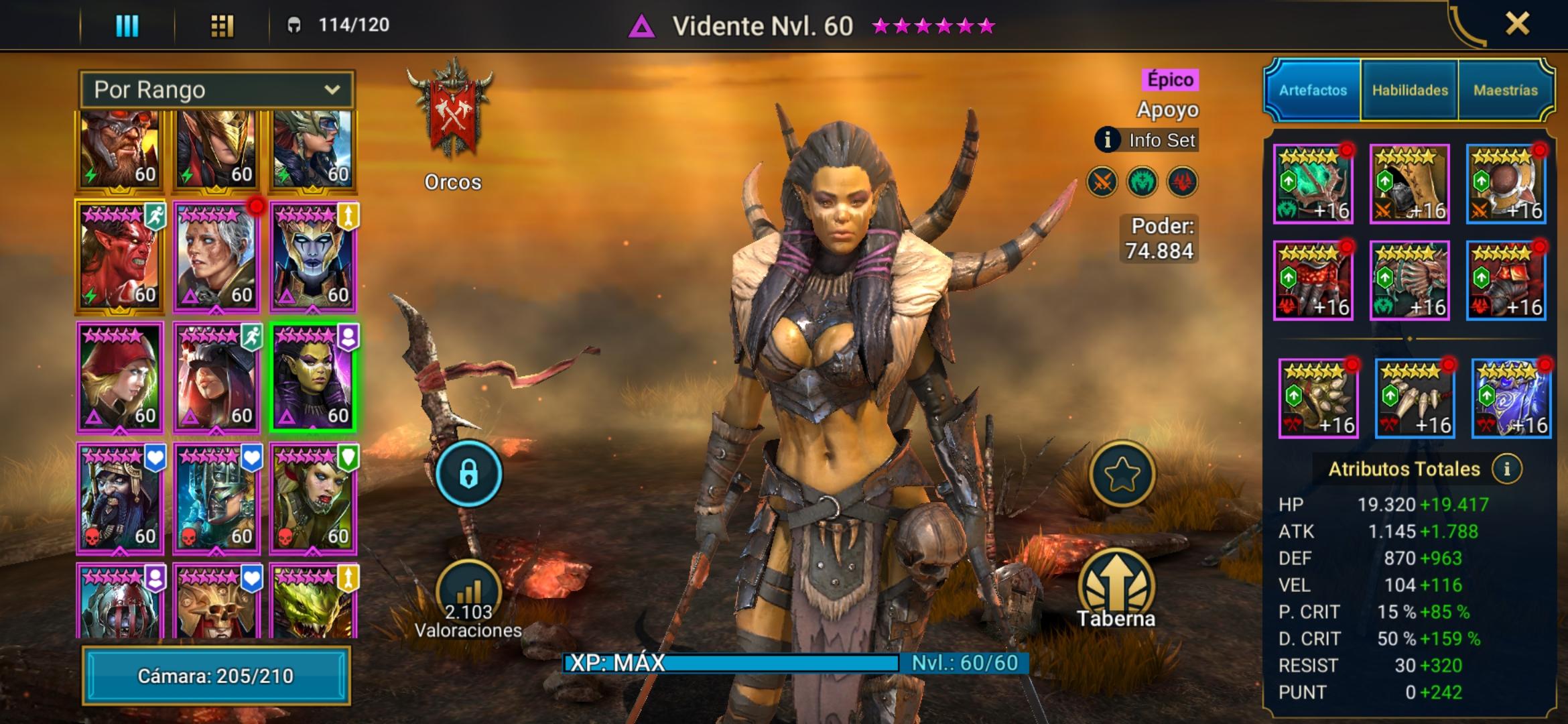Open Atributos Totales info icon
This screenshot has height=724, width=1568.
tap(1507, 469)
